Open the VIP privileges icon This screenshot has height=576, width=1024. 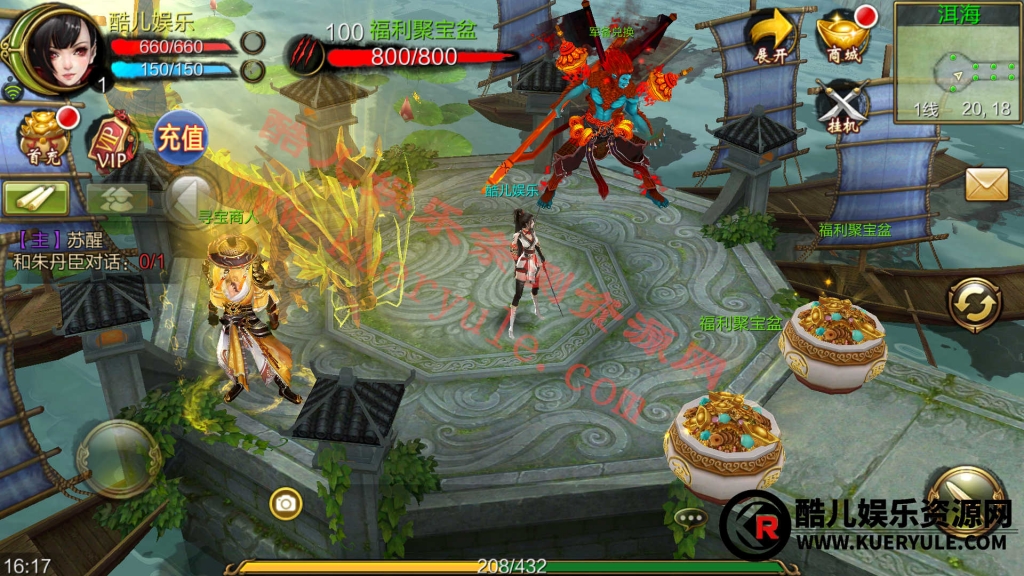[x=110, y=141]
